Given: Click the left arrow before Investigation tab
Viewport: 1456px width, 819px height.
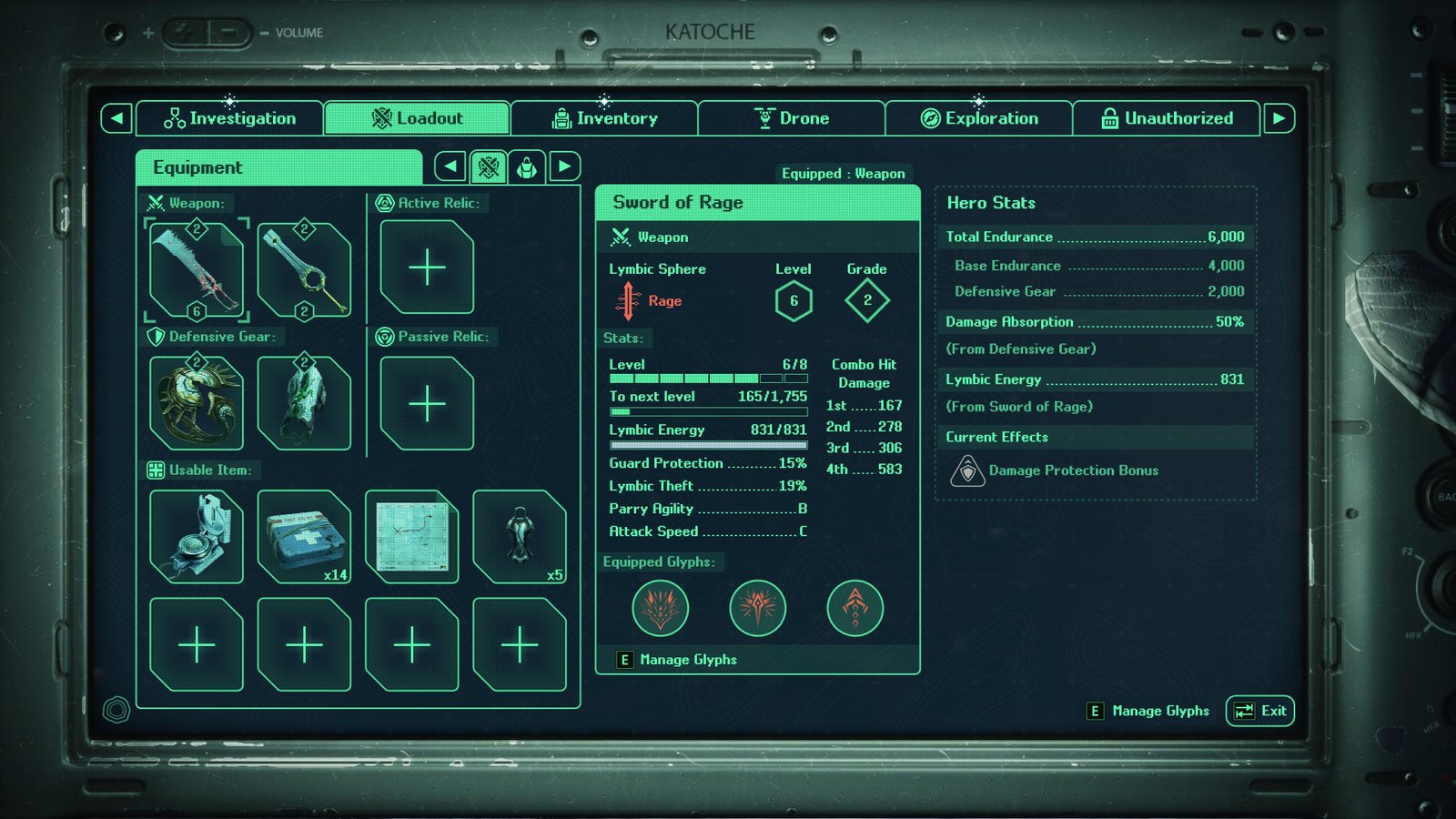Looking at the screenshot, I should point(116,118).
